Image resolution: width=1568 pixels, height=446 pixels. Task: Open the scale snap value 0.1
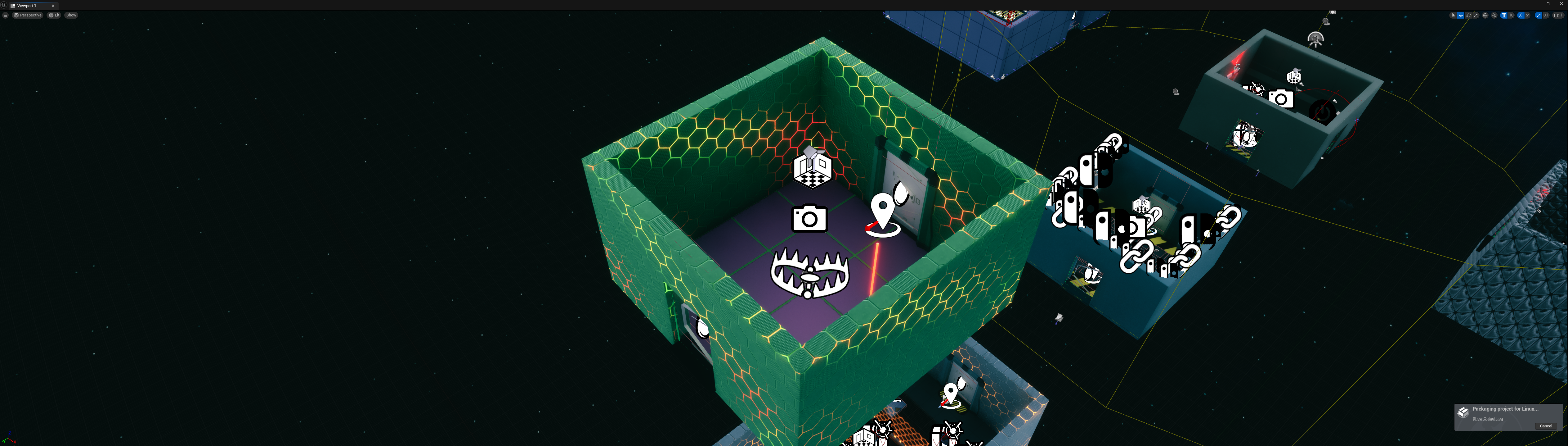click(1546, 15)
